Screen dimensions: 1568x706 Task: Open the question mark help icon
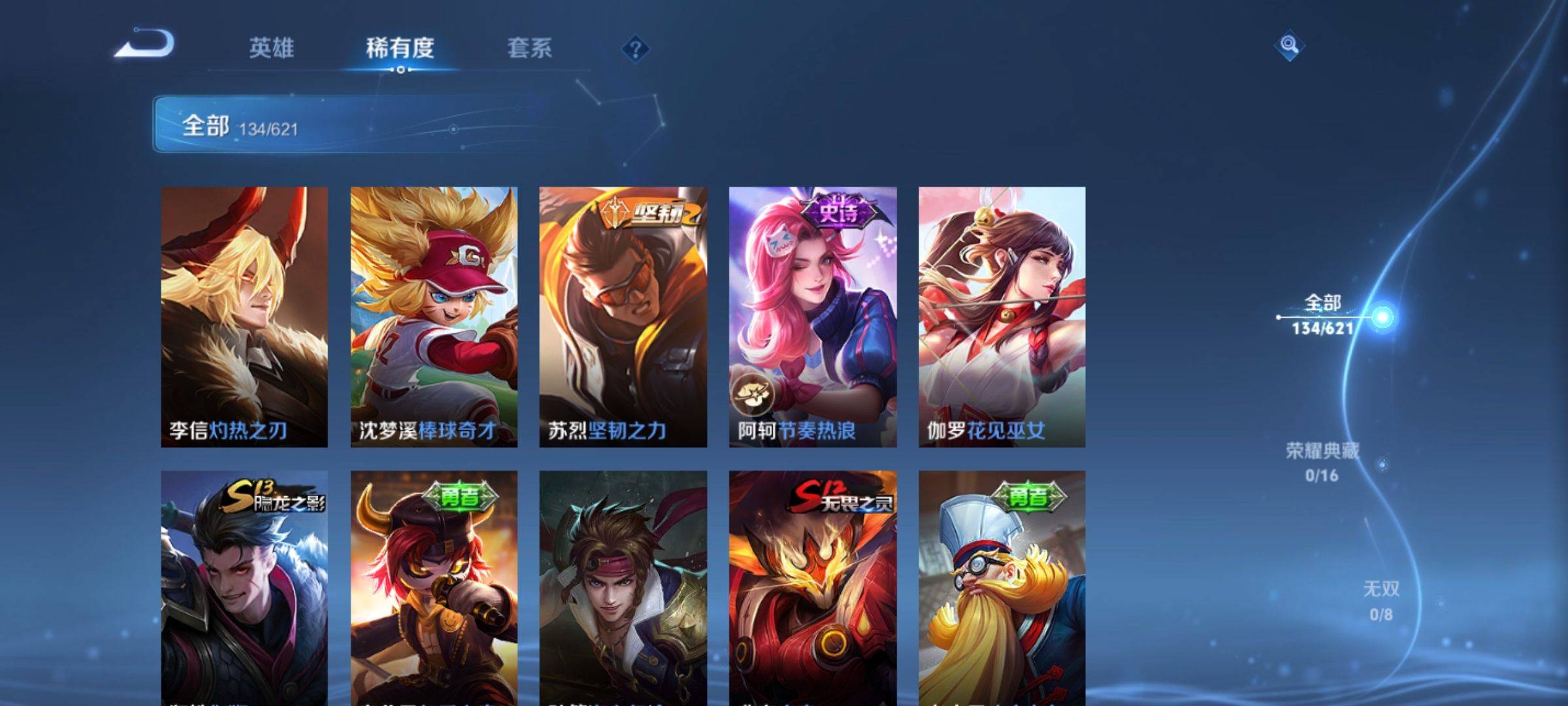point(635,49)
